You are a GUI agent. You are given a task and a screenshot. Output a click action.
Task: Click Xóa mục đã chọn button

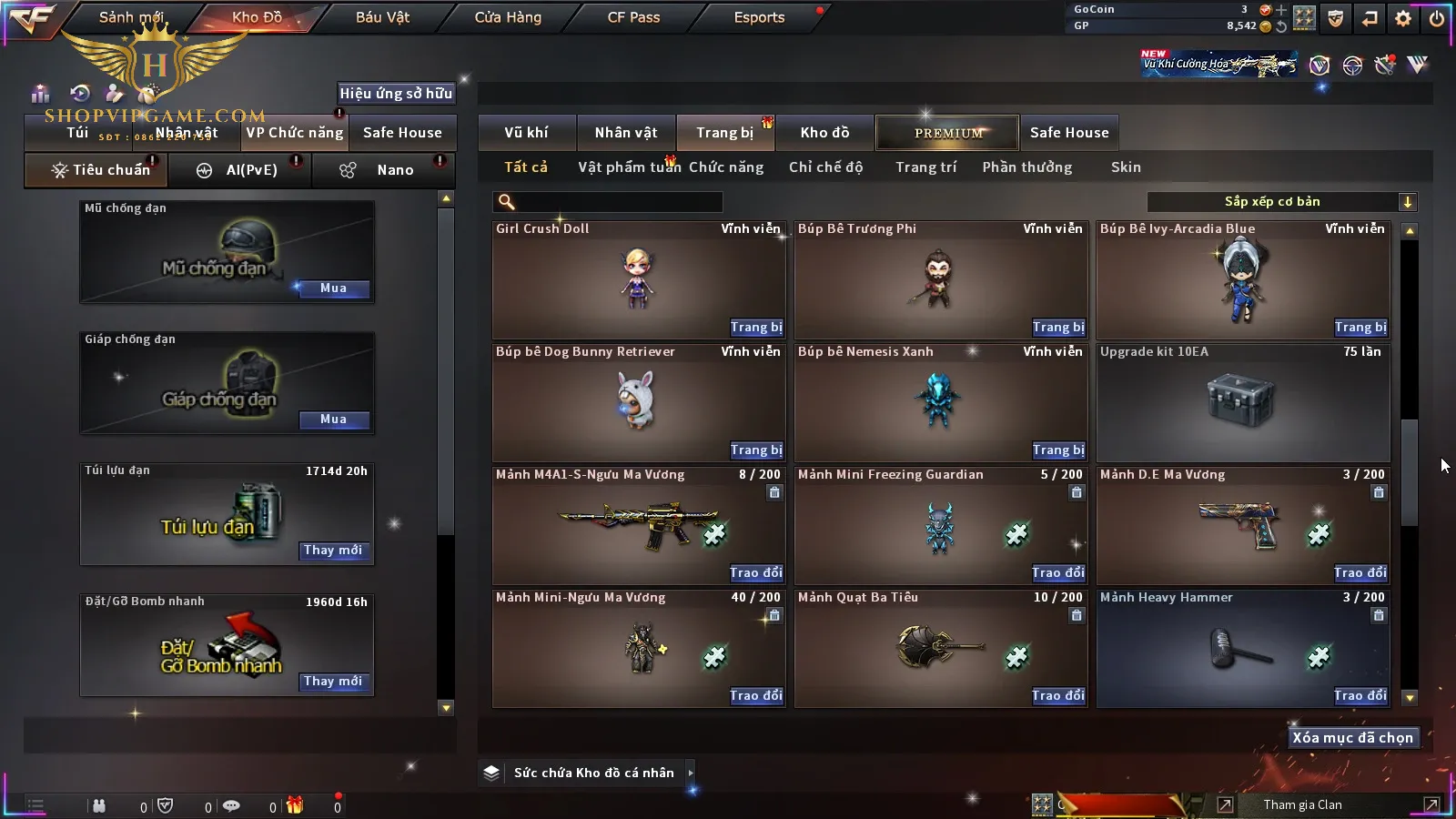click(x=1352, y=738)
